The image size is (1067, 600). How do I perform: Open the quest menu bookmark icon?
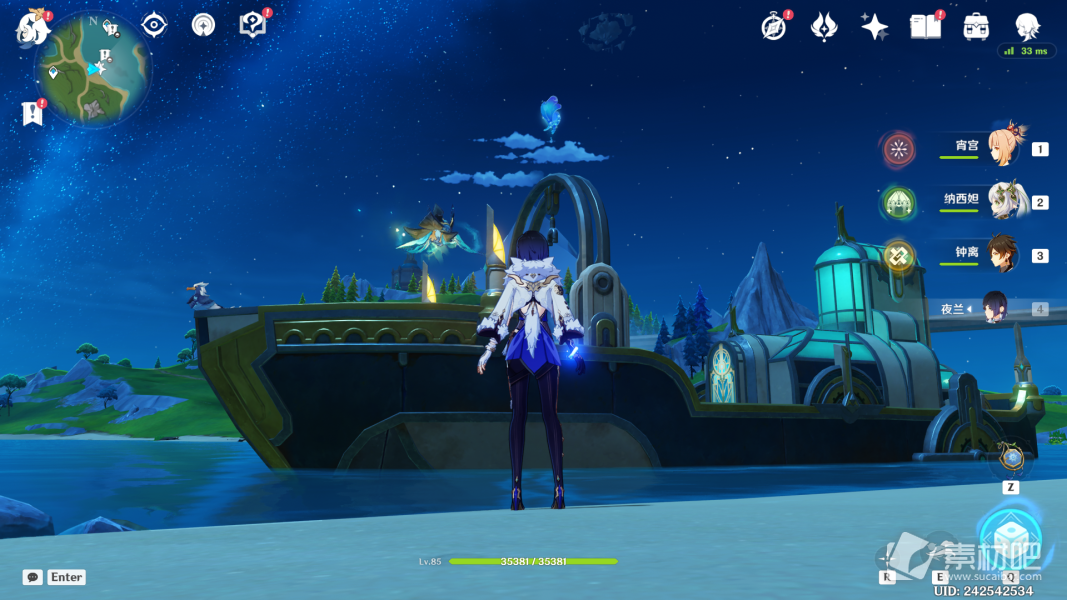pyautogui.click(x=33, y=113)
